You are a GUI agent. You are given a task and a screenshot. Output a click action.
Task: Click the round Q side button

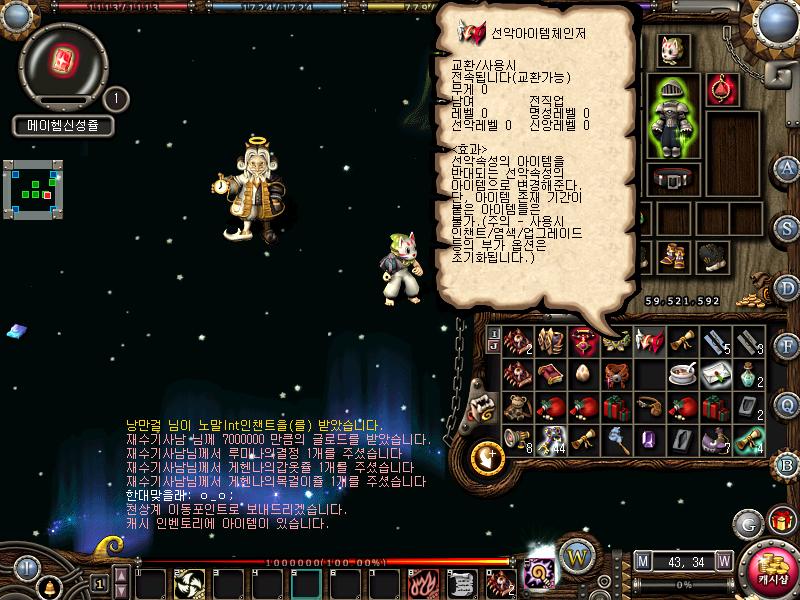pyautogui.click(x=787, y=405)
